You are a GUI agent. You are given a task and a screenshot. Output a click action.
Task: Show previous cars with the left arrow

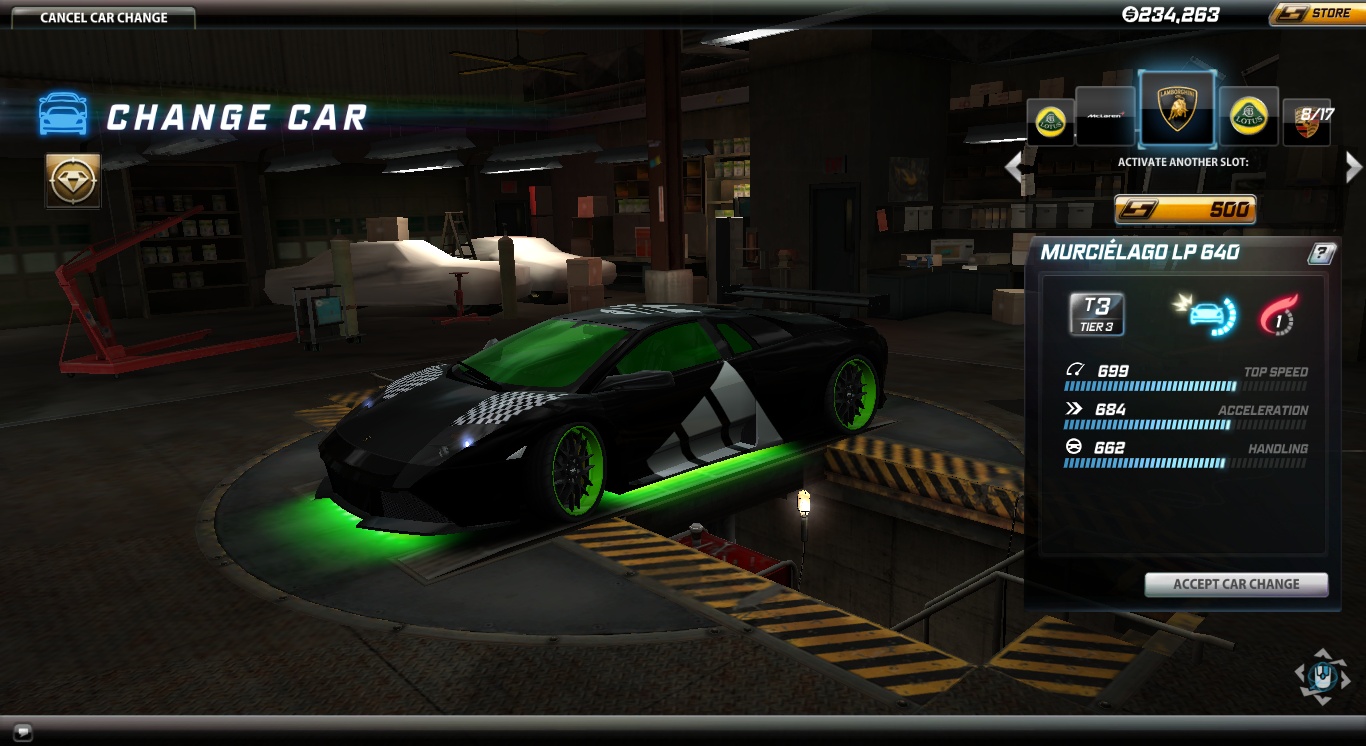pos(1014,167)
